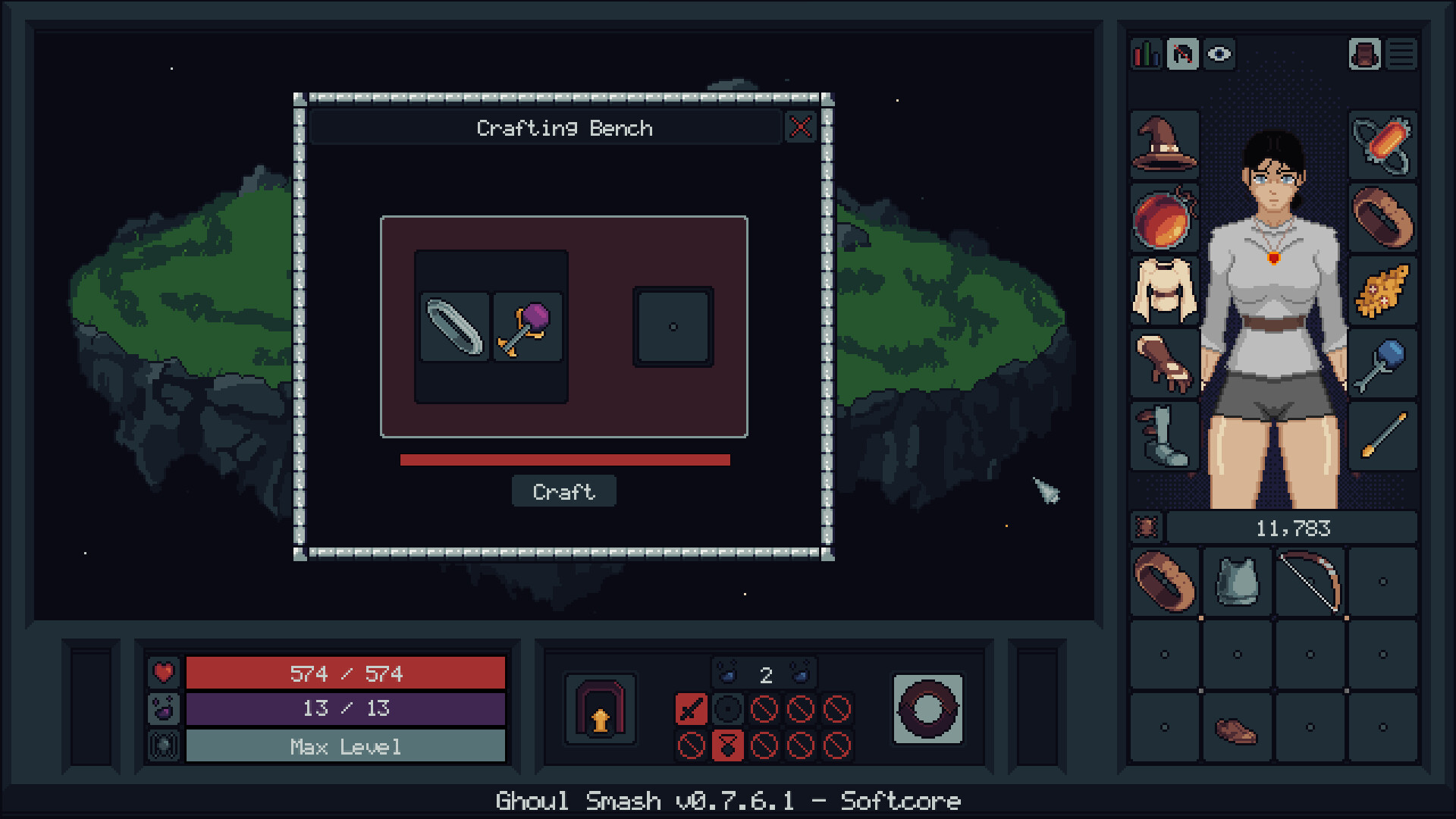
Task: Select the equipped witch hat slot
Action: (1164, 144)
